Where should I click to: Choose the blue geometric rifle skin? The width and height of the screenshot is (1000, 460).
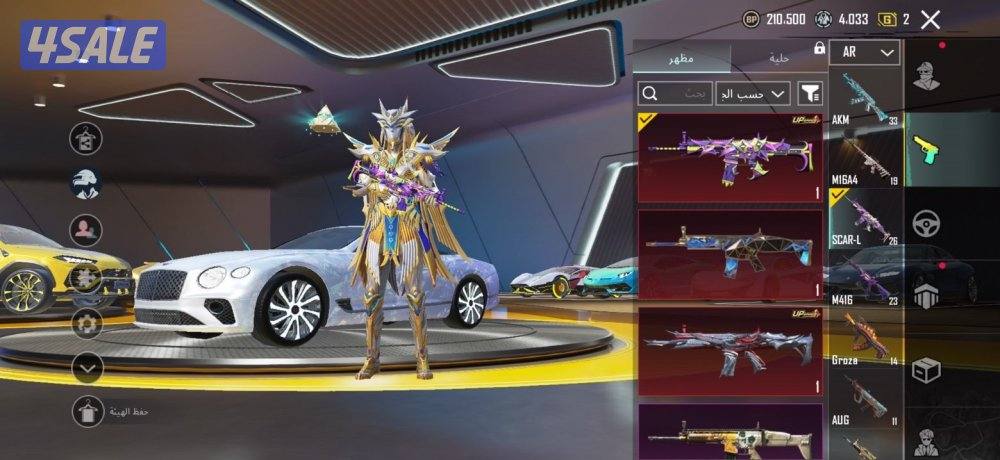(730, 253)
